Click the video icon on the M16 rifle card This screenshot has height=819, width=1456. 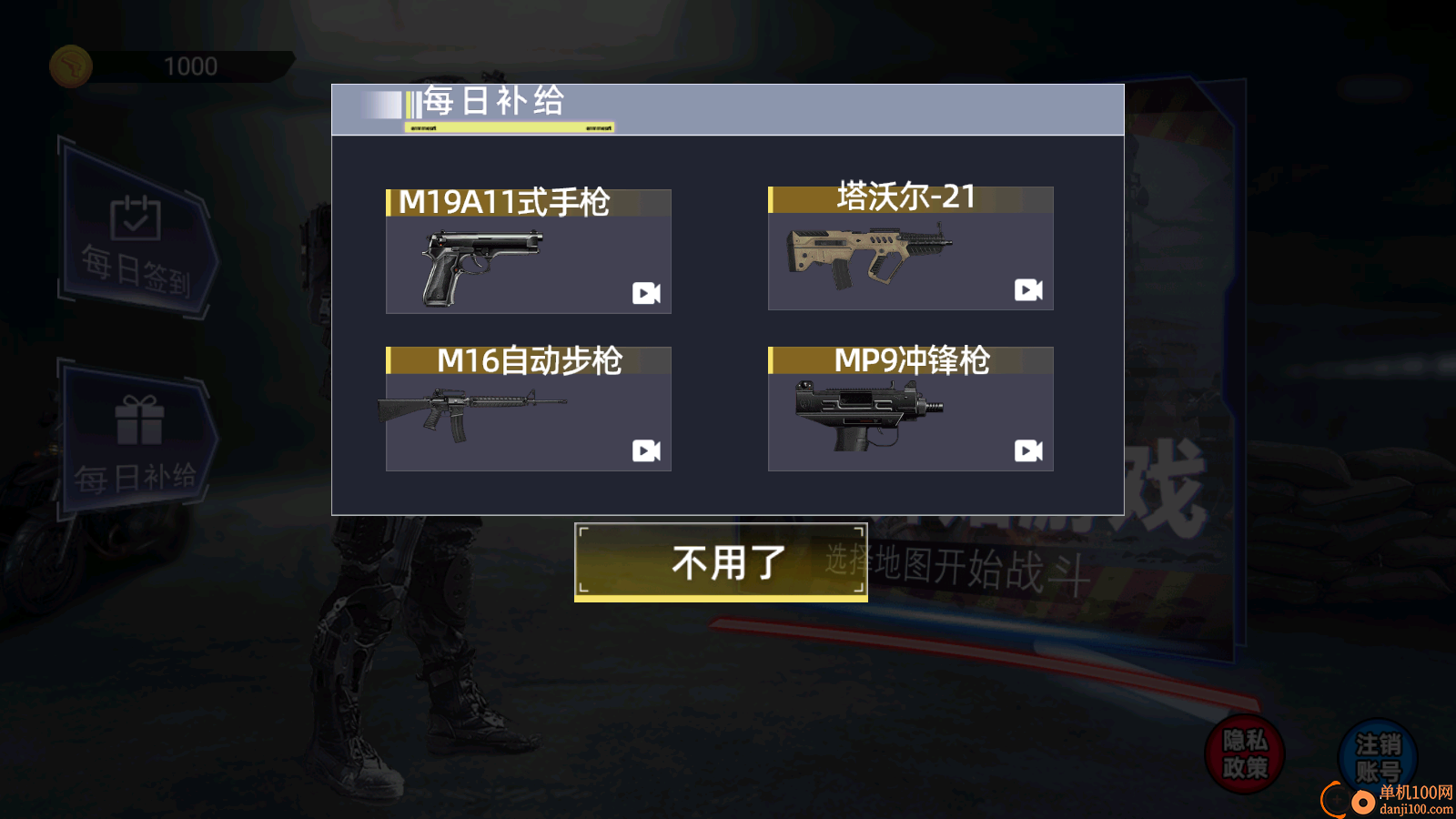[x=646, y=450]
